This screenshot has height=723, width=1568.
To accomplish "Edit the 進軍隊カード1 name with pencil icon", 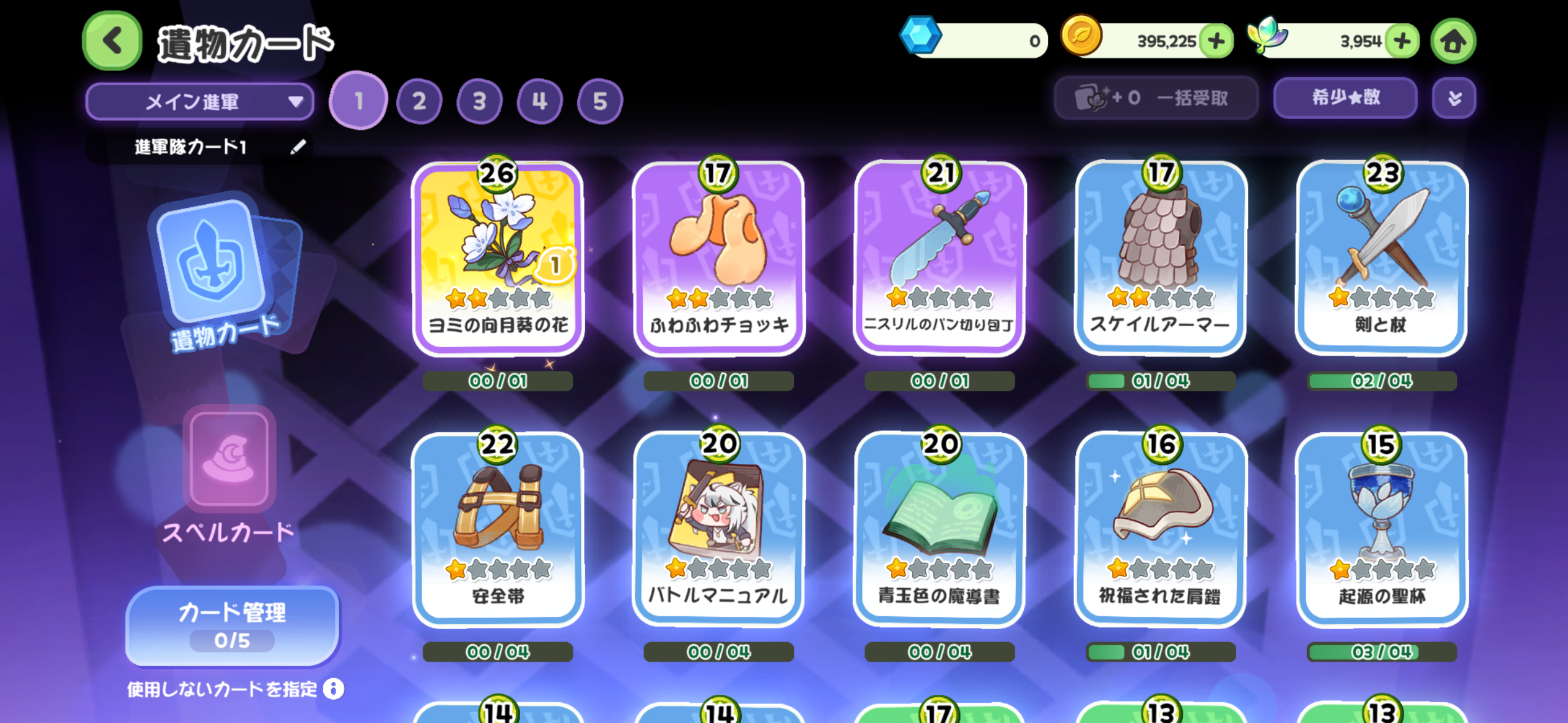I will coord(298,147).
